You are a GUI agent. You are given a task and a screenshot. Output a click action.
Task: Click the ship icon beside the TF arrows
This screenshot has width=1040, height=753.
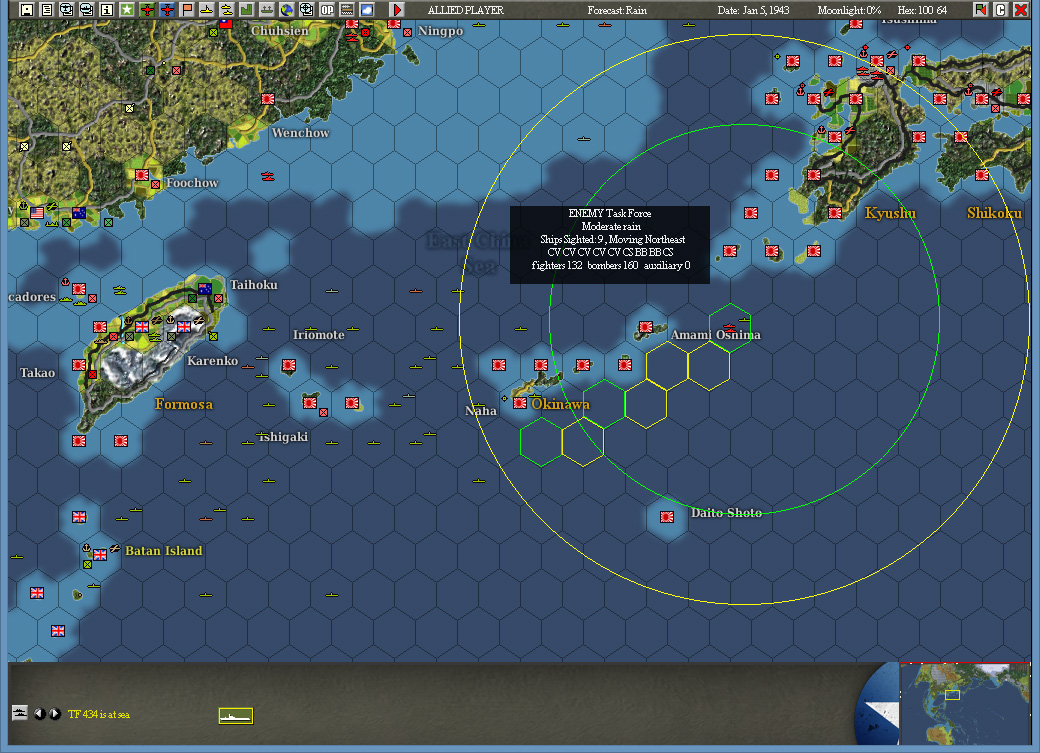(x=20, y=713)
